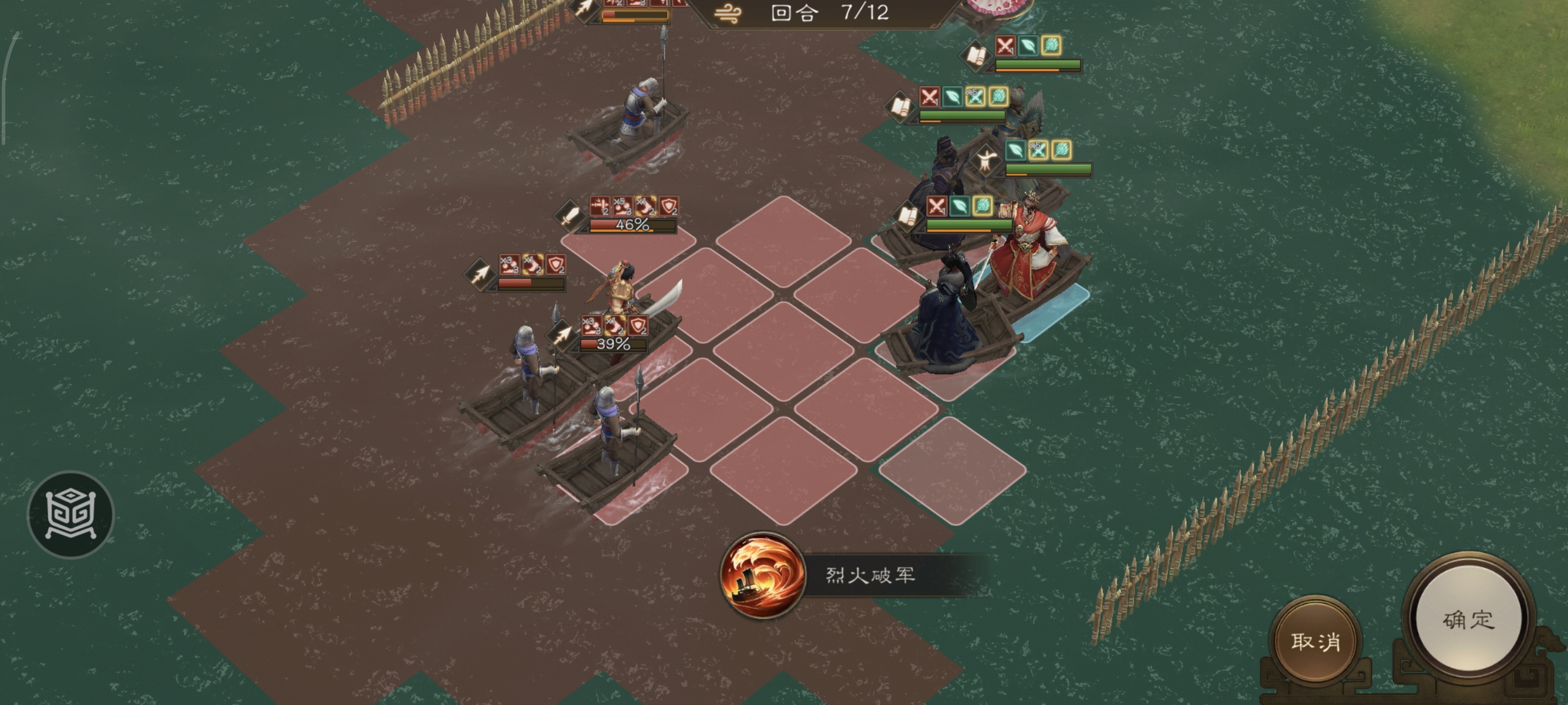This screenshot has width=1568, height=705.
Task: Inspect the glowing x5 sword buff icon
Action: tap(977, 97)
